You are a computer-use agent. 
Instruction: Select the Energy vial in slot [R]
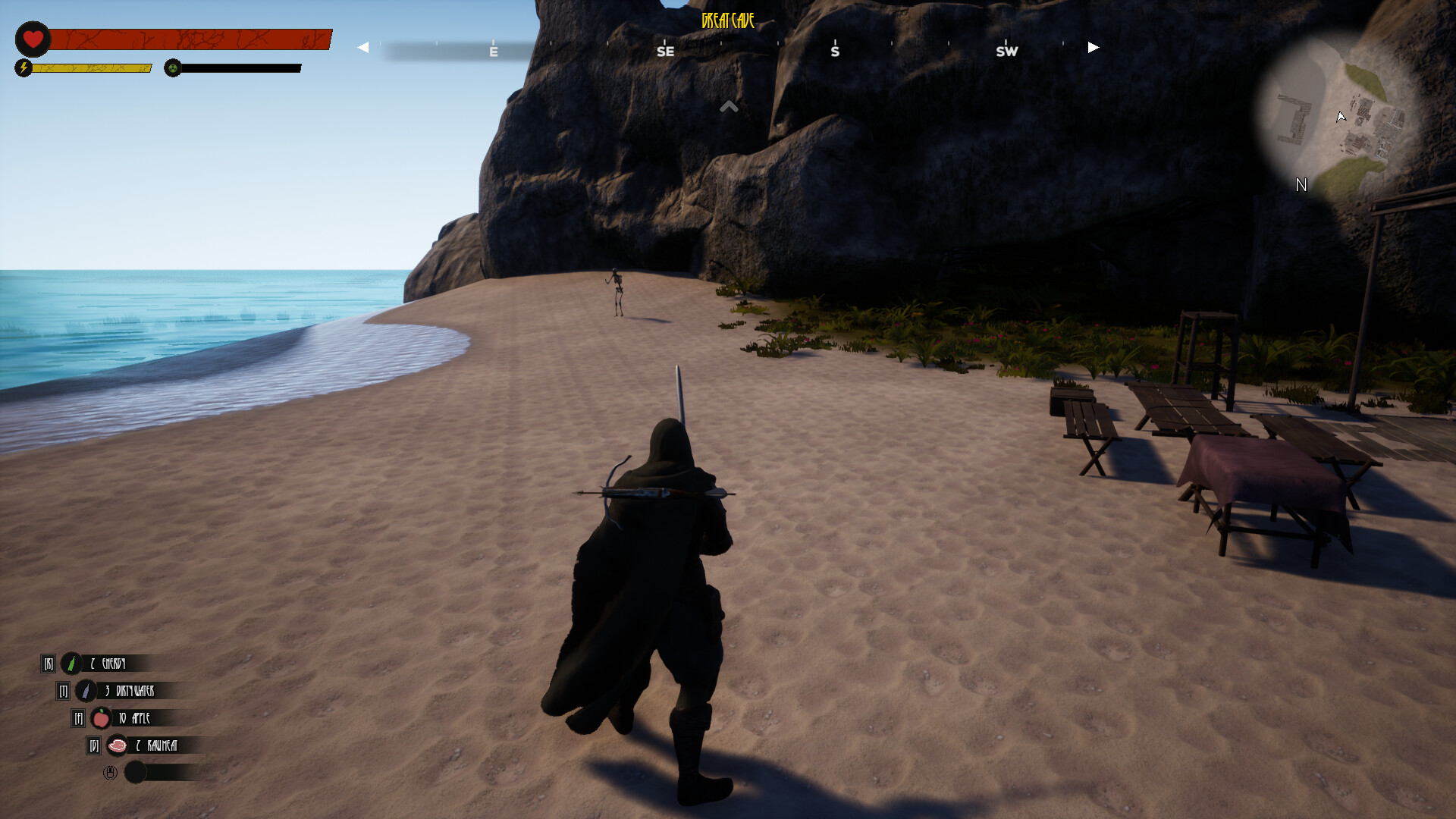pyautogui.click(x=71, y=664)
